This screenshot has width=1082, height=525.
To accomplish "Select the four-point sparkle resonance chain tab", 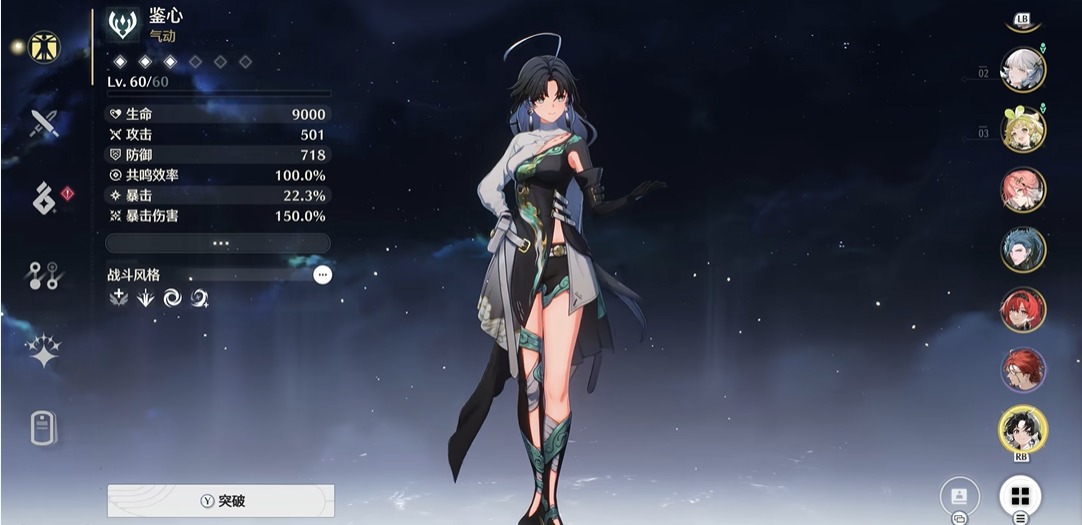I will pos(44,351).
